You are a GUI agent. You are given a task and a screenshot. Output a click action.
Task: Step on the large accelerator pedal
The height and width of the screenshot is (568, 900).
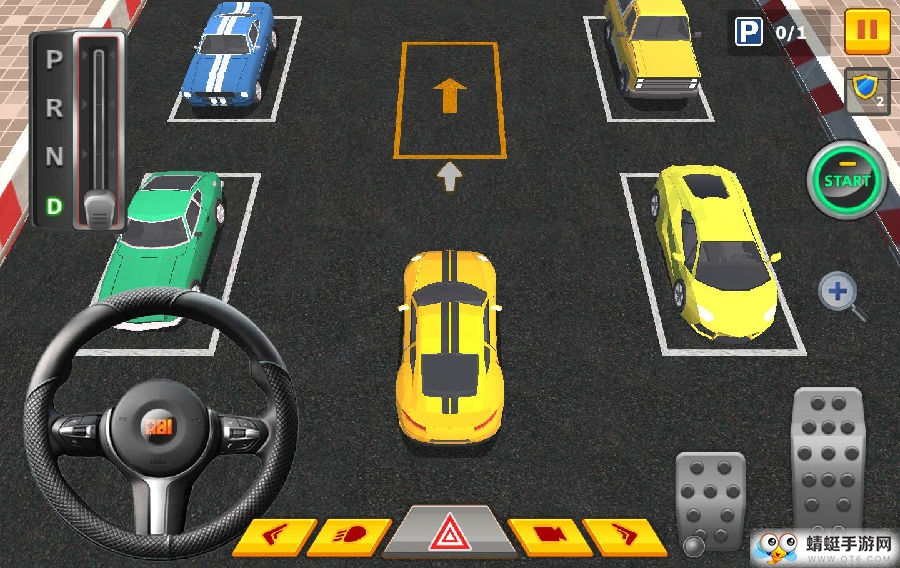[827, 462]
